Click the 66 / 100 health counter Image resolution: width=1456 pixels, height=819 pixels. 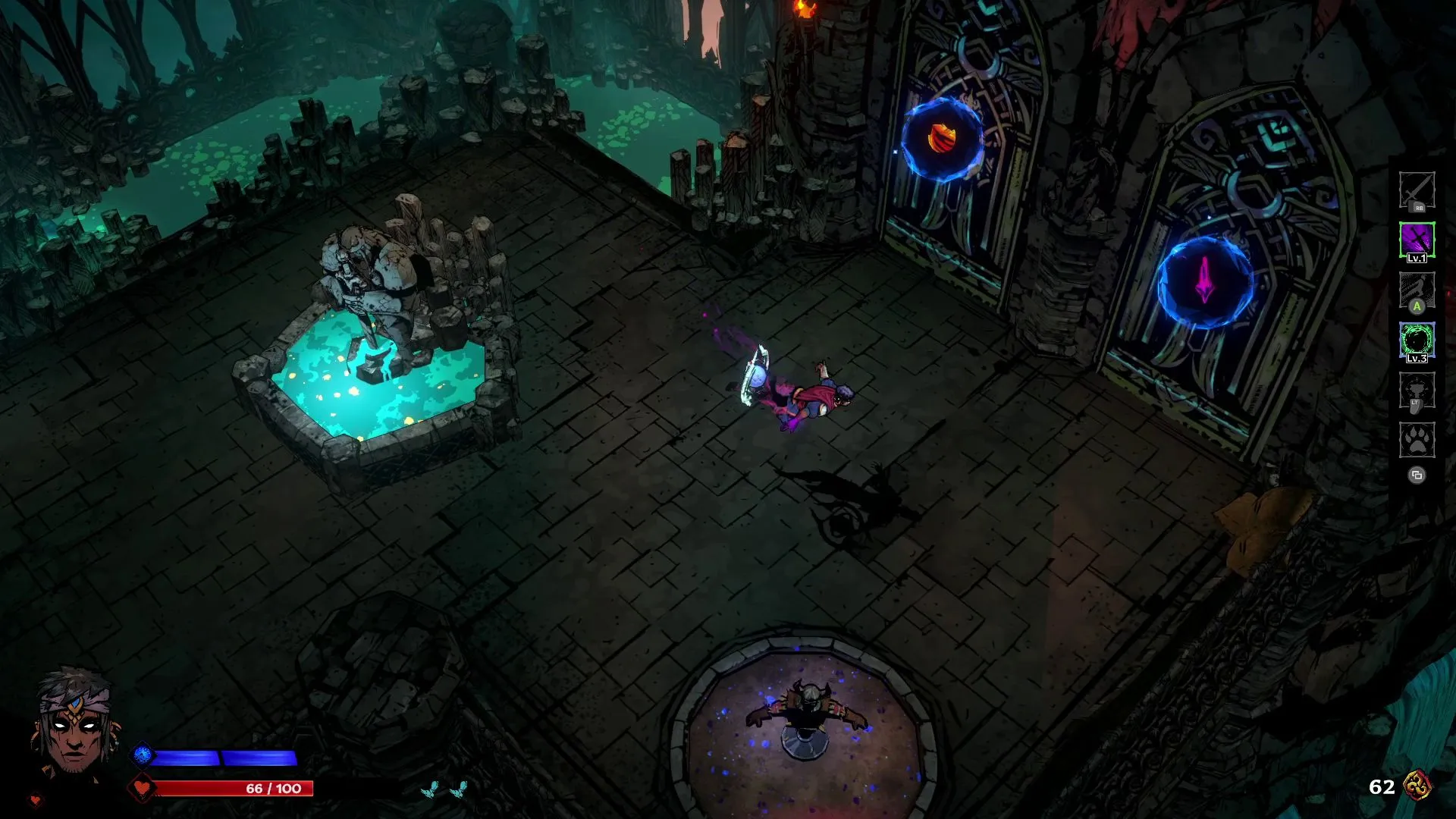point(272,788)
